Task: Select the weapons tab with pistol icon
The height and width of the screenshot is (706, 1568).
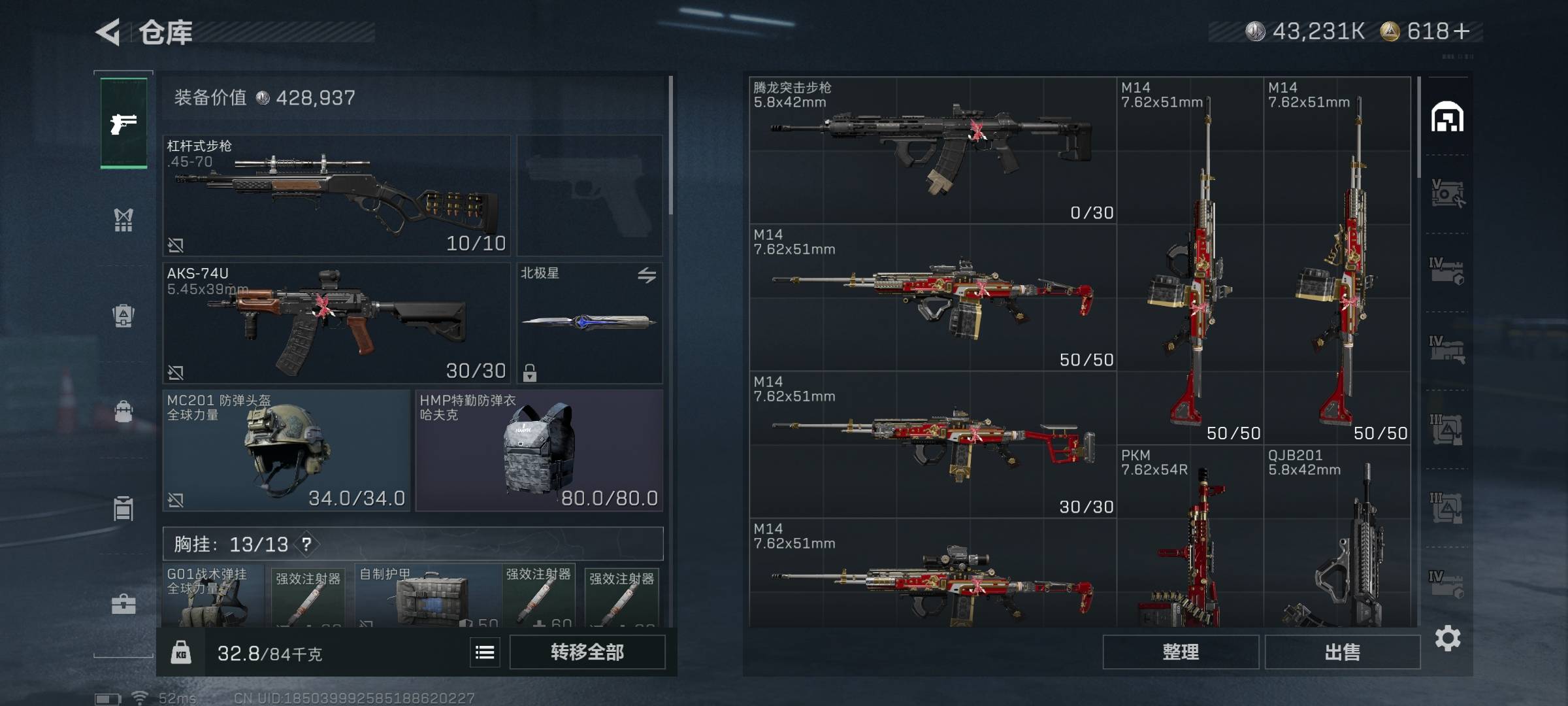Action: pos(123,123)
